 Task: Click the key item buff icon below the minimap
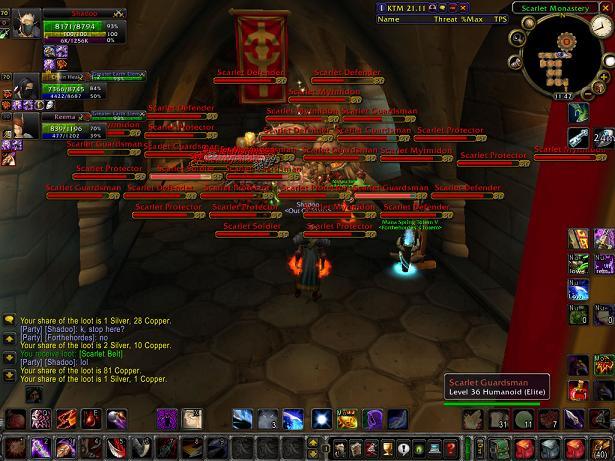578,139
